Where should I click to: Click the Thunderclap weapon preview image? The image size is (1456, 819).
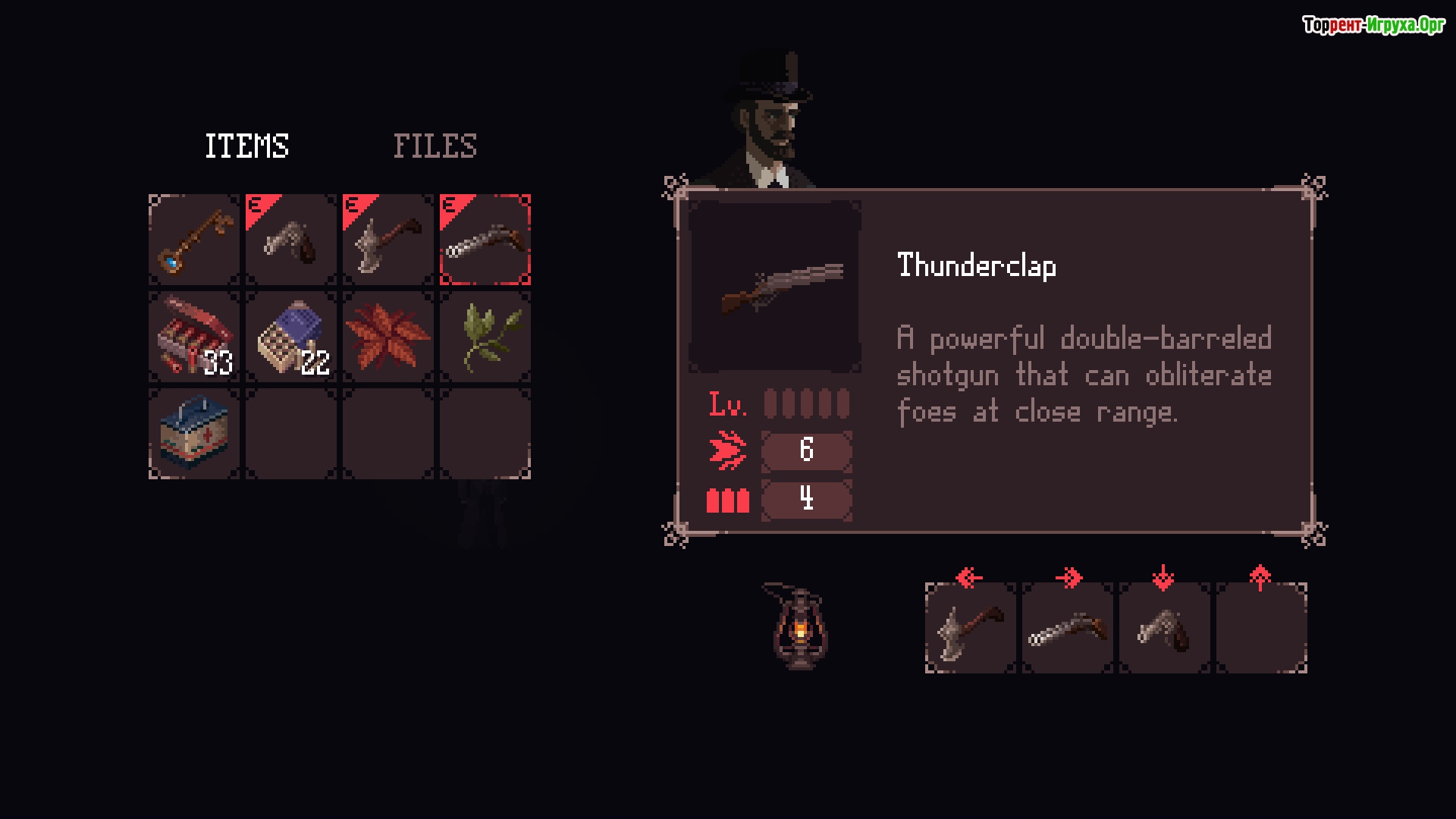click(775, 287)
